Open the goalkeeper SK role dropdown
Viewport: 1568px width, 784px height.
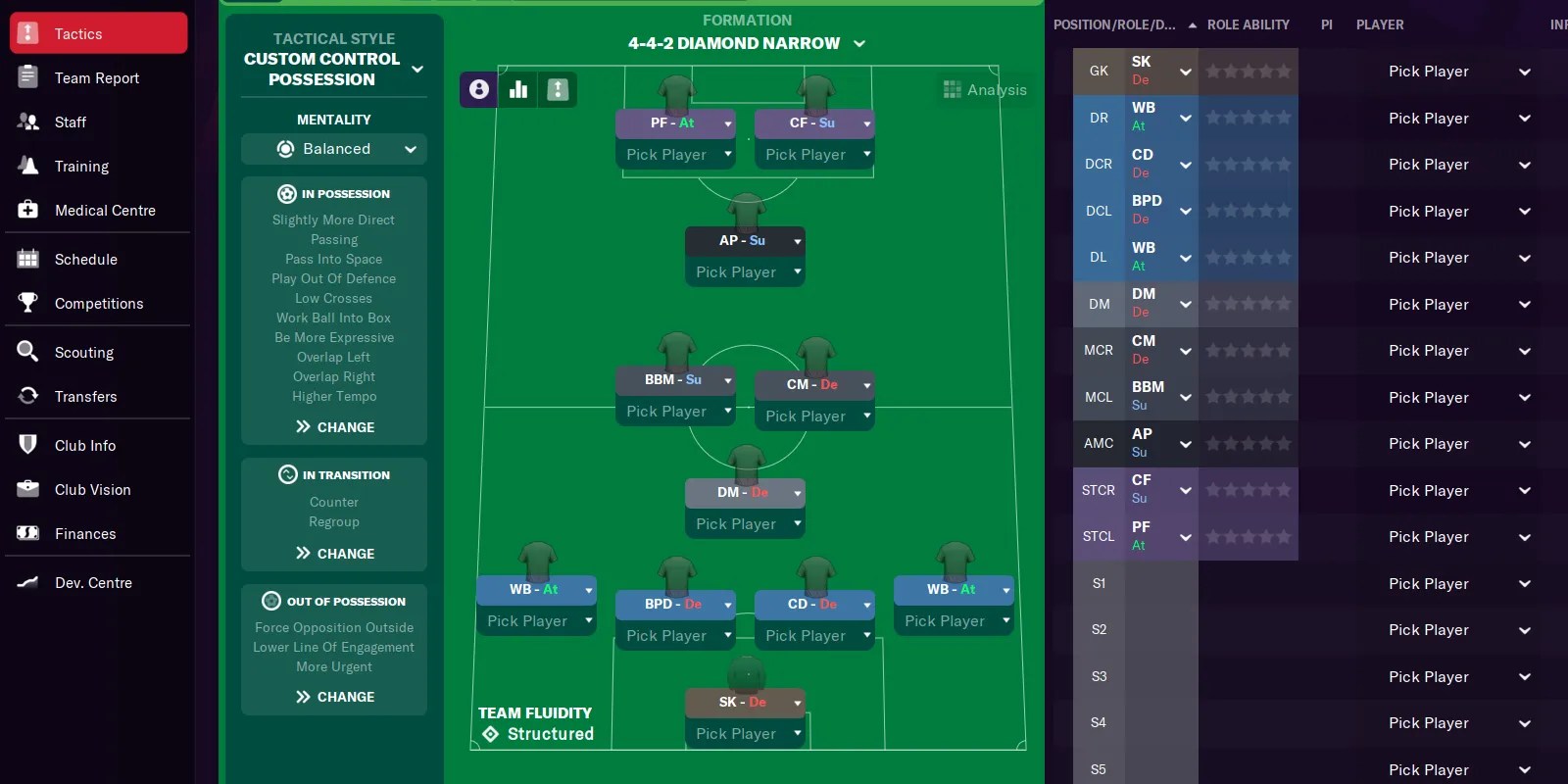(x=1185, y=71)
